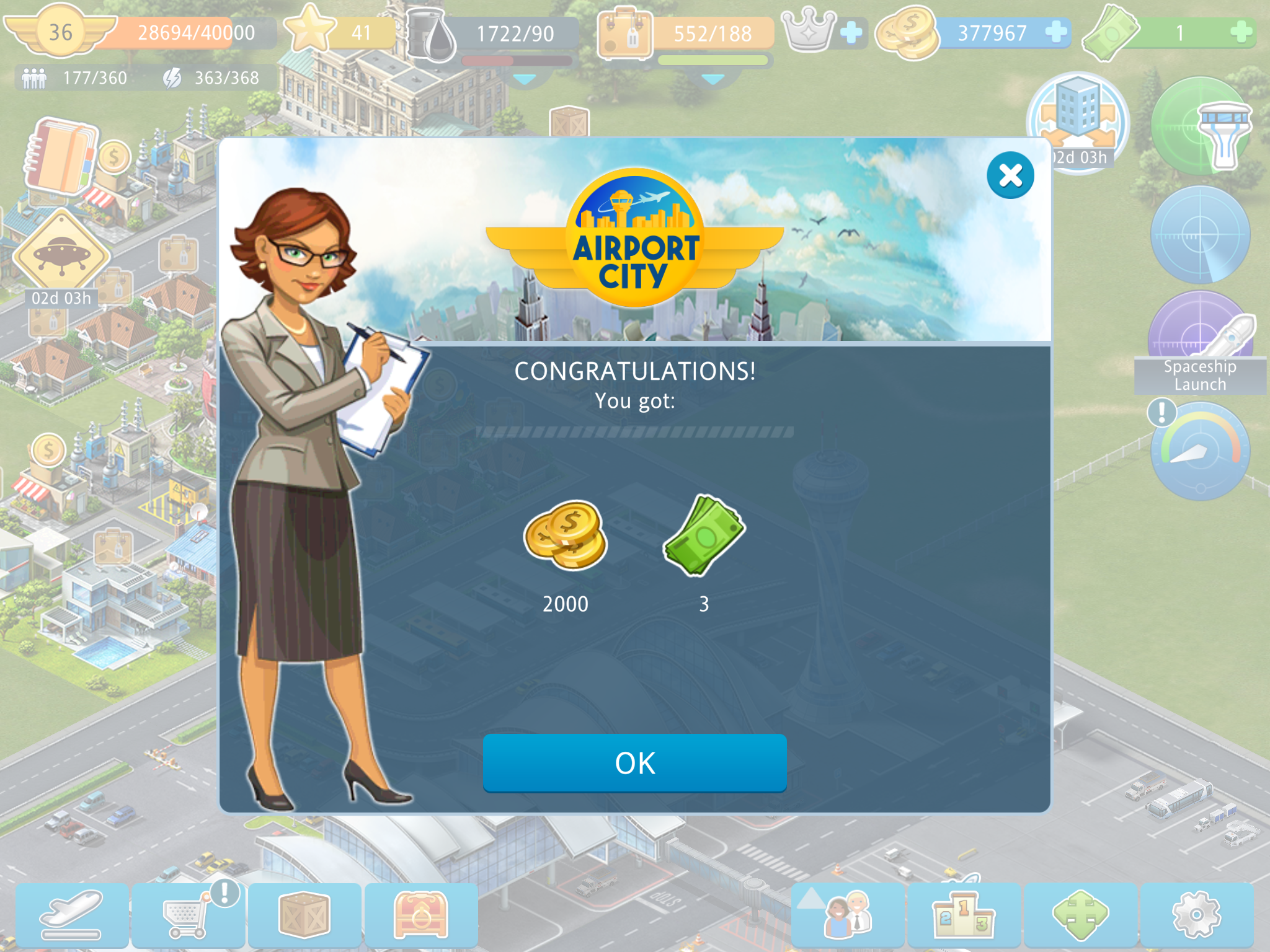
Task: Open the airplane flights panel
Action: click(72, 915)
